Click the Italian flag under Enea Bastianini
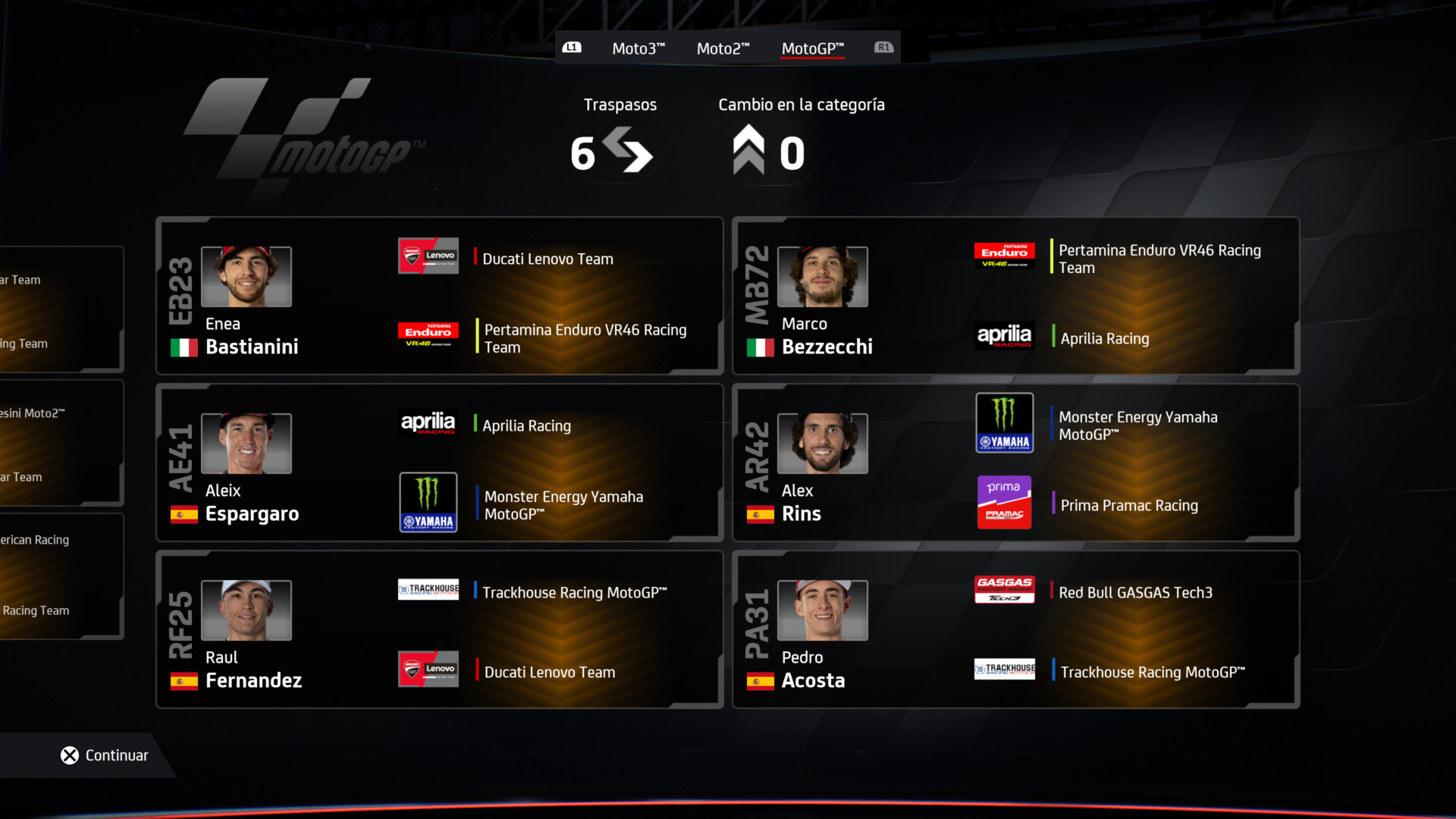 (184, 347)
